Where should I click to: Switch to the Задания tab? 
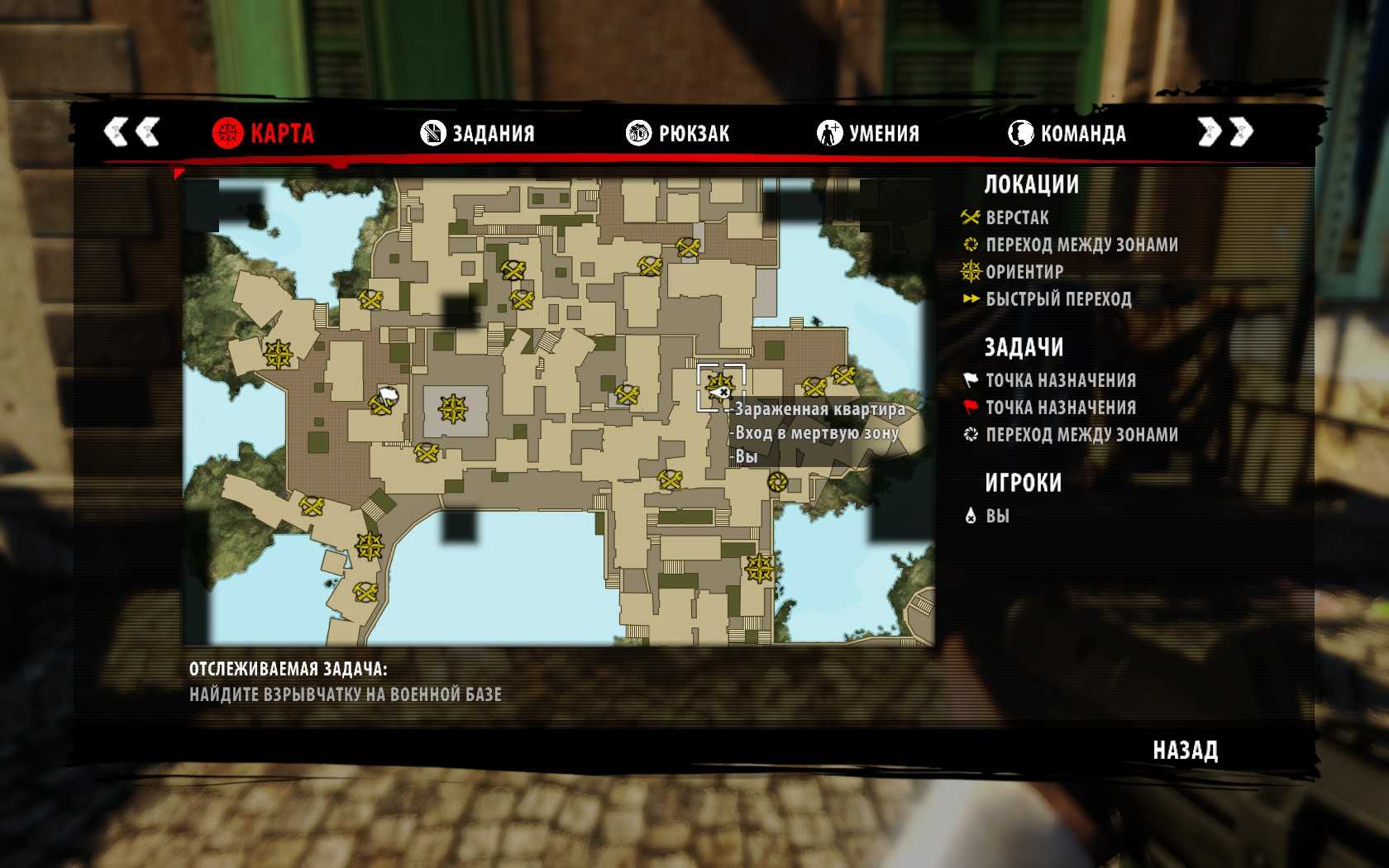pyautogui.click(x=478, y=133)
